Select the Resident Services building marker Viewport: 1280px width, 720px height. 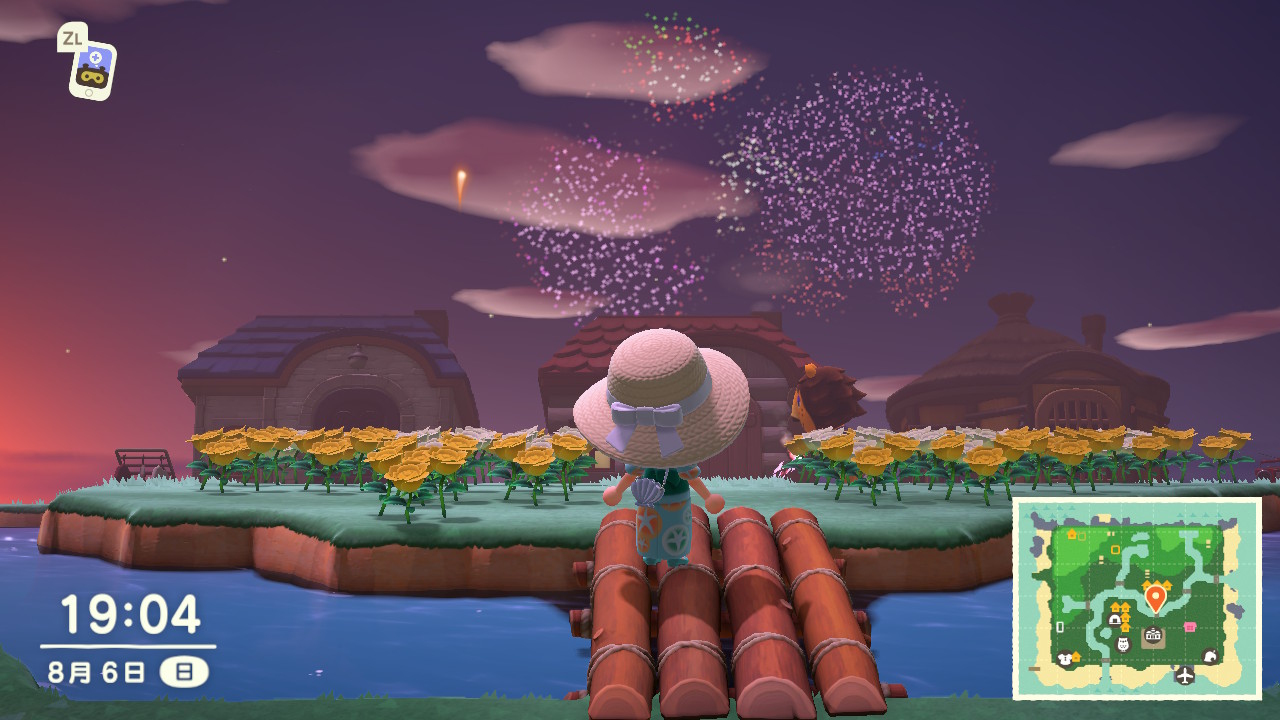(1153, 636)
